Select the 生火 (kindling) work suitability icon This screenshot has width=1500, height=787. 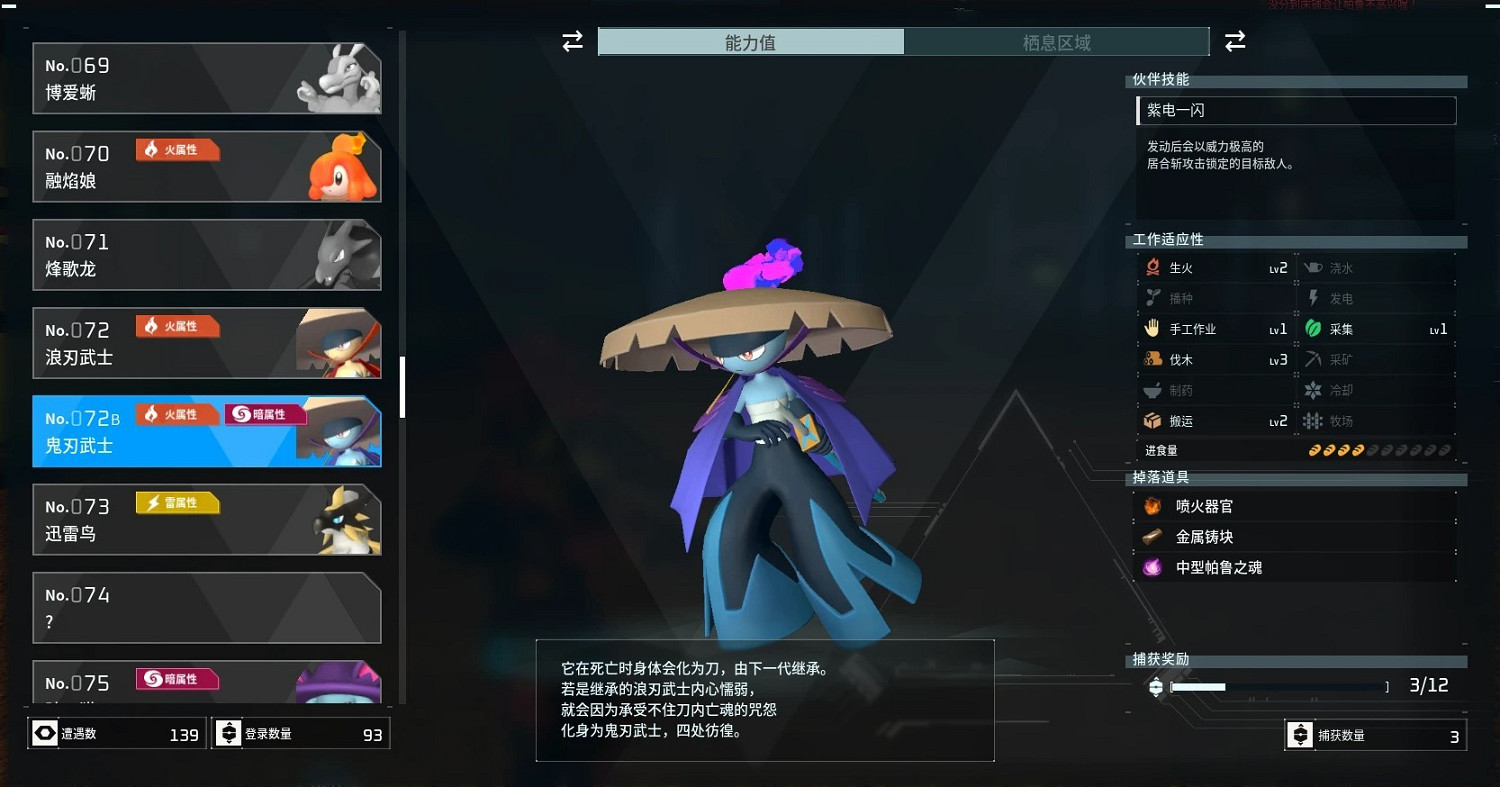1154,267
